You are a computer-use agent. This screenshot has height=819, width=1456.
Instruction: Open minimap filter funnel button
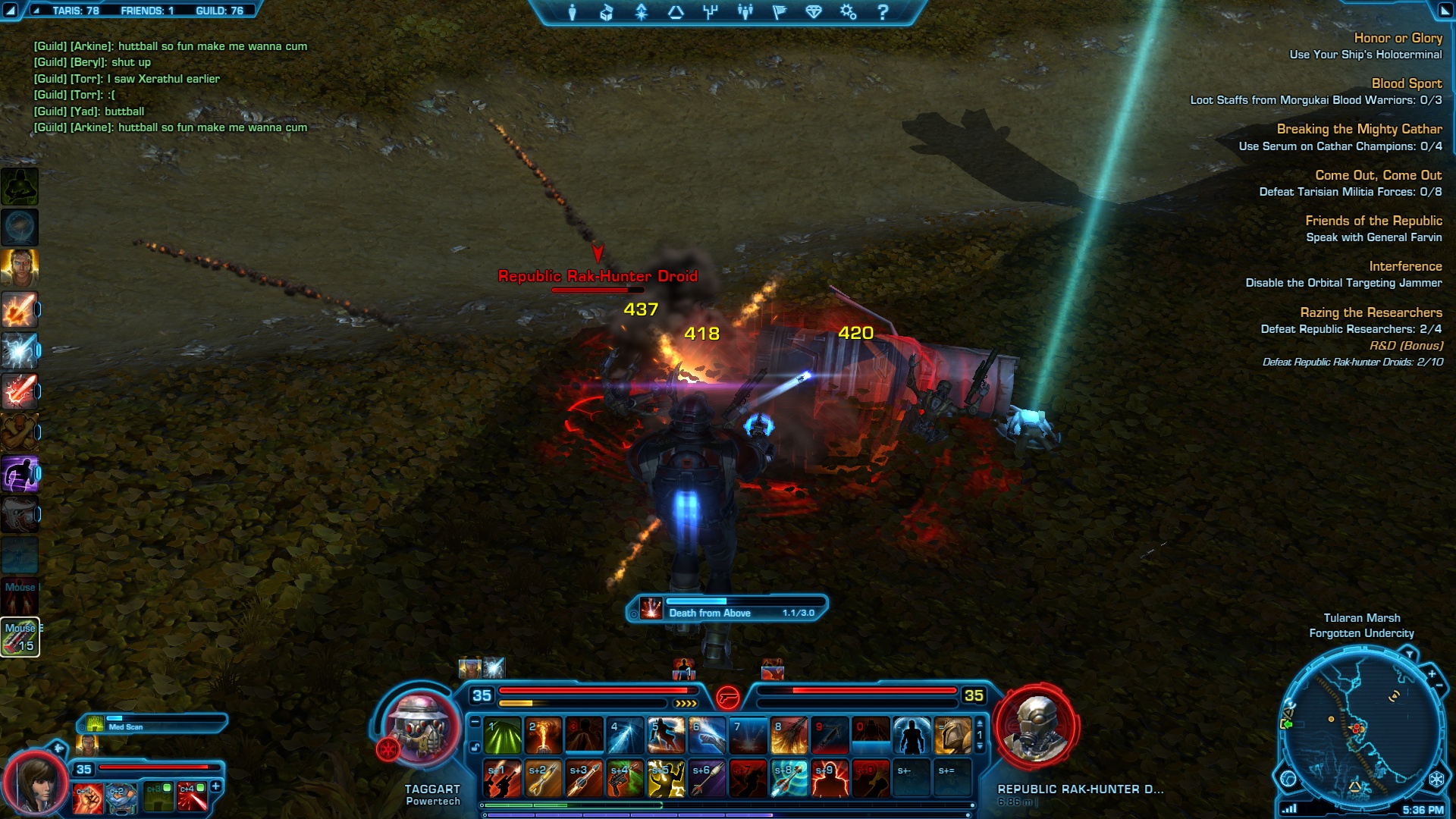(1409, 654)
